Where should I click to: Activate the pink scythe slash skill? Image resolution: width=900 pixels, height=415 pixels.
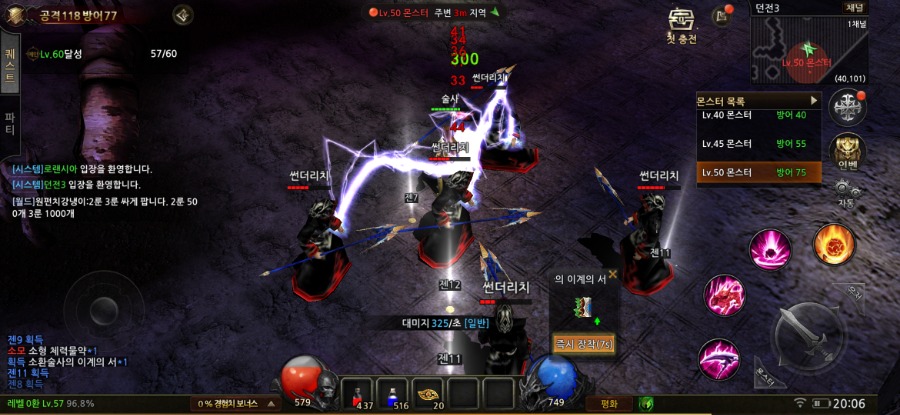pos(717,355)
